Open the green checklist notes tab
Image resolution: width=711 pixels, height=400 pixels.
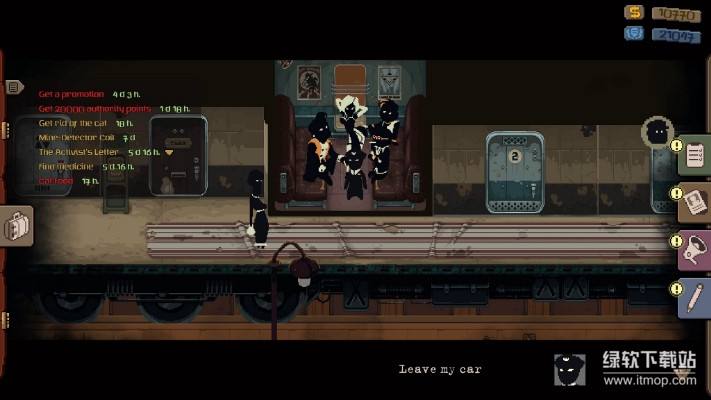696,155
